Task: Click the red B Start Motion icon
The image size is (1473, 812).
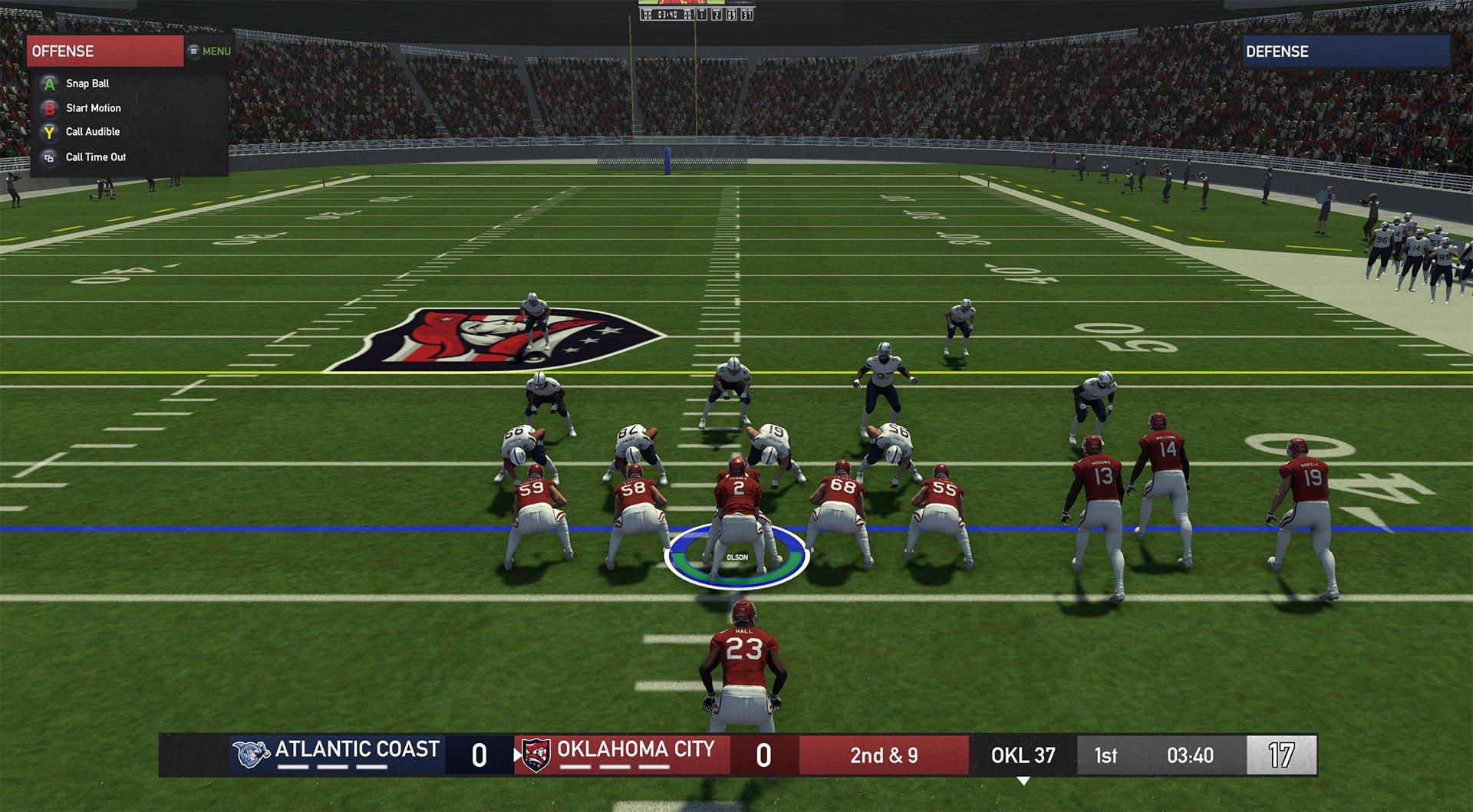Action: [48, 107]
